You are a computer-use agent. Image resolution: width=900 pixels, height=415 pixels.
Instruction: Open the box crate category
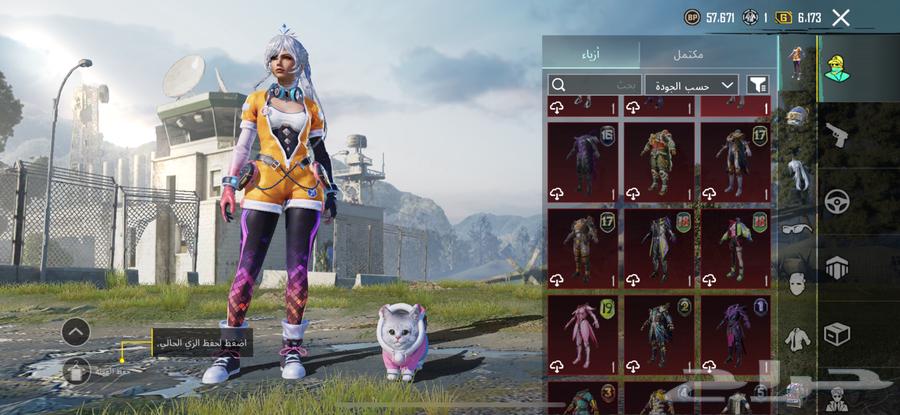837,334
